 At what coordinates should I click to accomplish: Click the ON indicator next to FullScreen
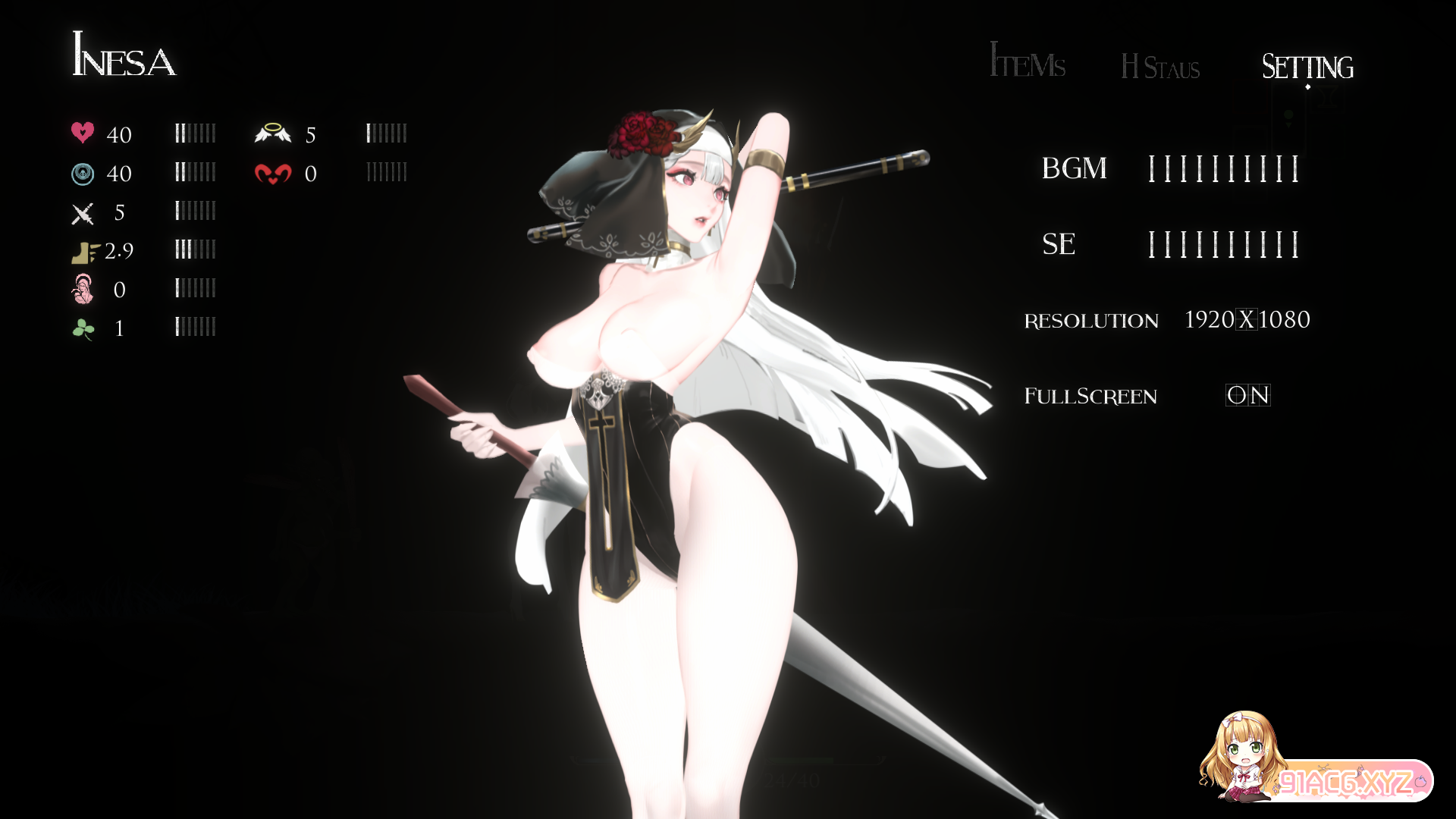pyautogui.click(x=1248, y=395)
